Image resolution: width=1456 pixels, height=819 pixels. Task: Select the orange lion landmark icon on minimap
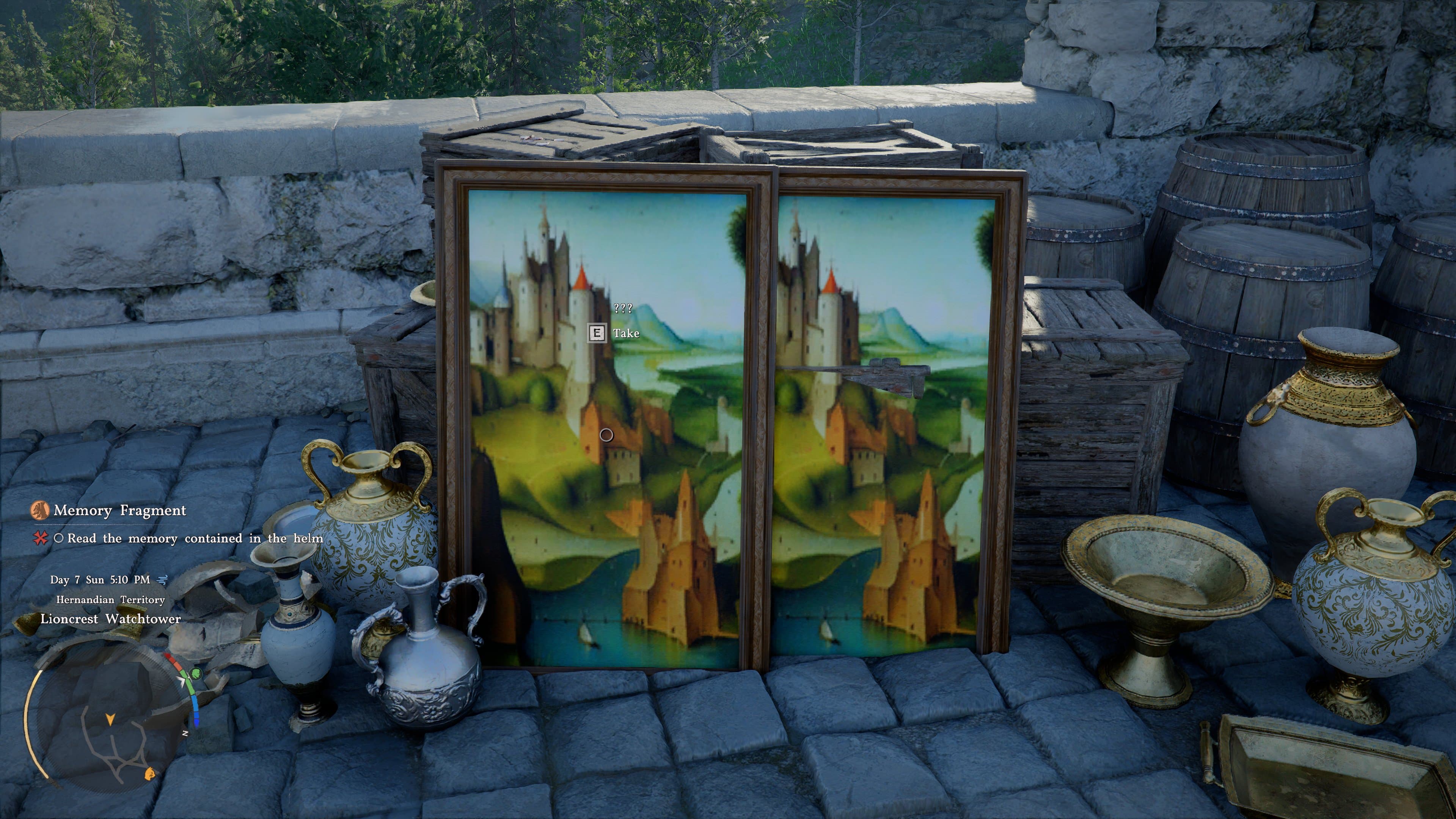[x=150, y=774]
